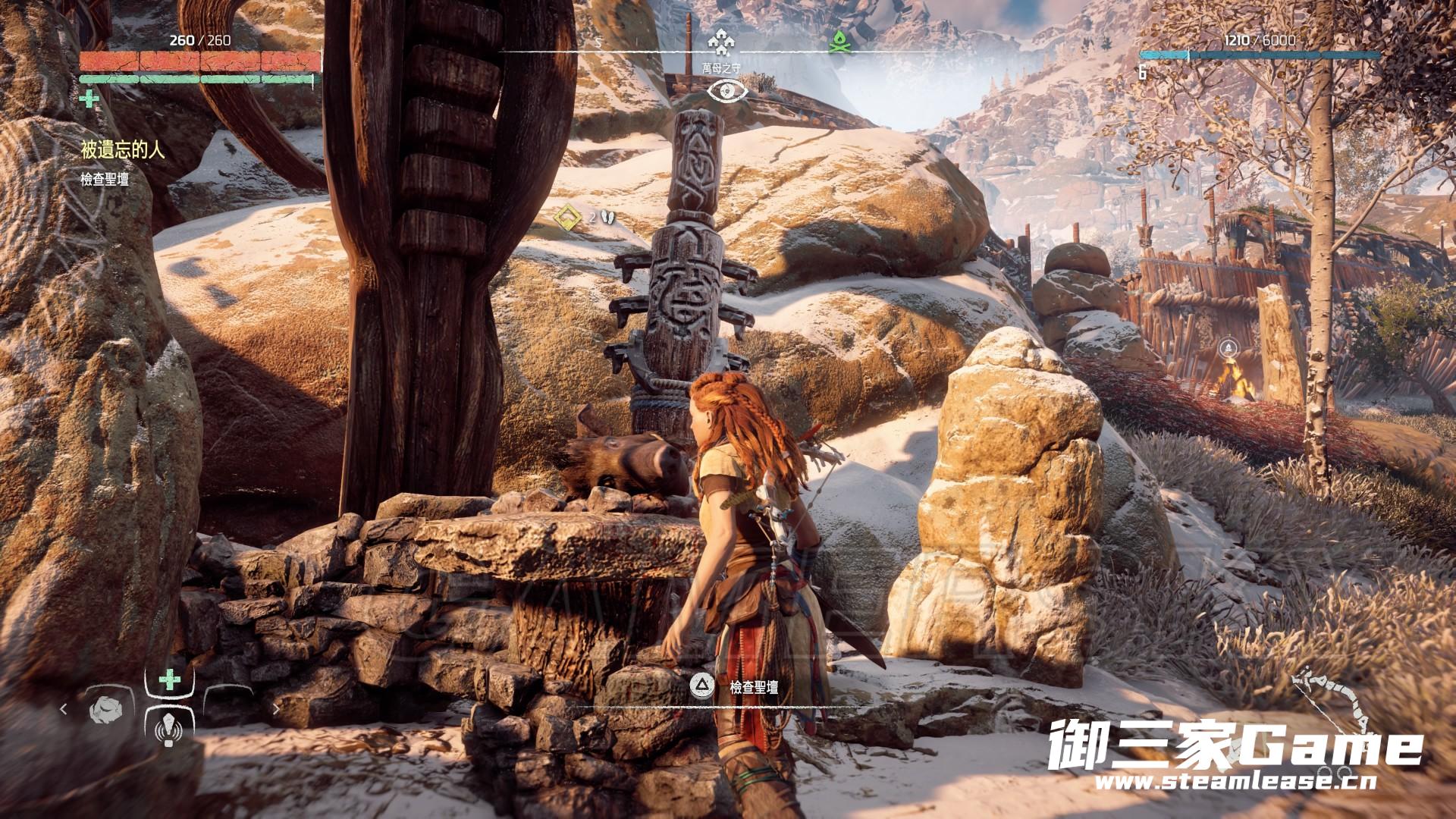Click the campfire marker above the bonfire

tap(1228, 348)
